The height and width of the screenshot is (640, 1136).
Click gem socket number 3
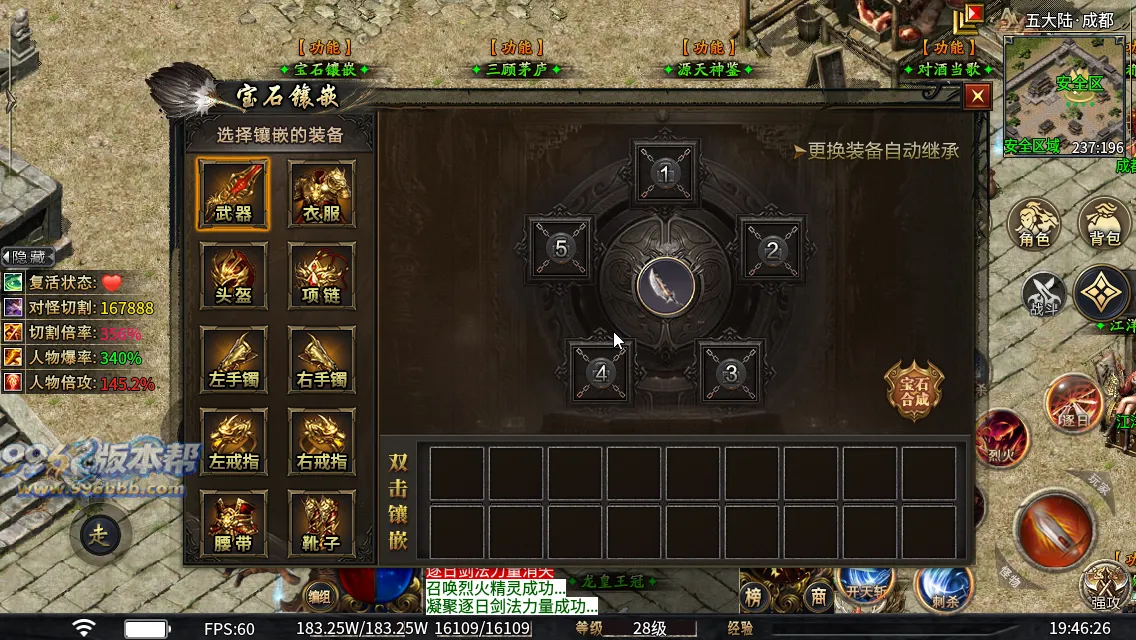pyautogui.click(x=731, y=373)
